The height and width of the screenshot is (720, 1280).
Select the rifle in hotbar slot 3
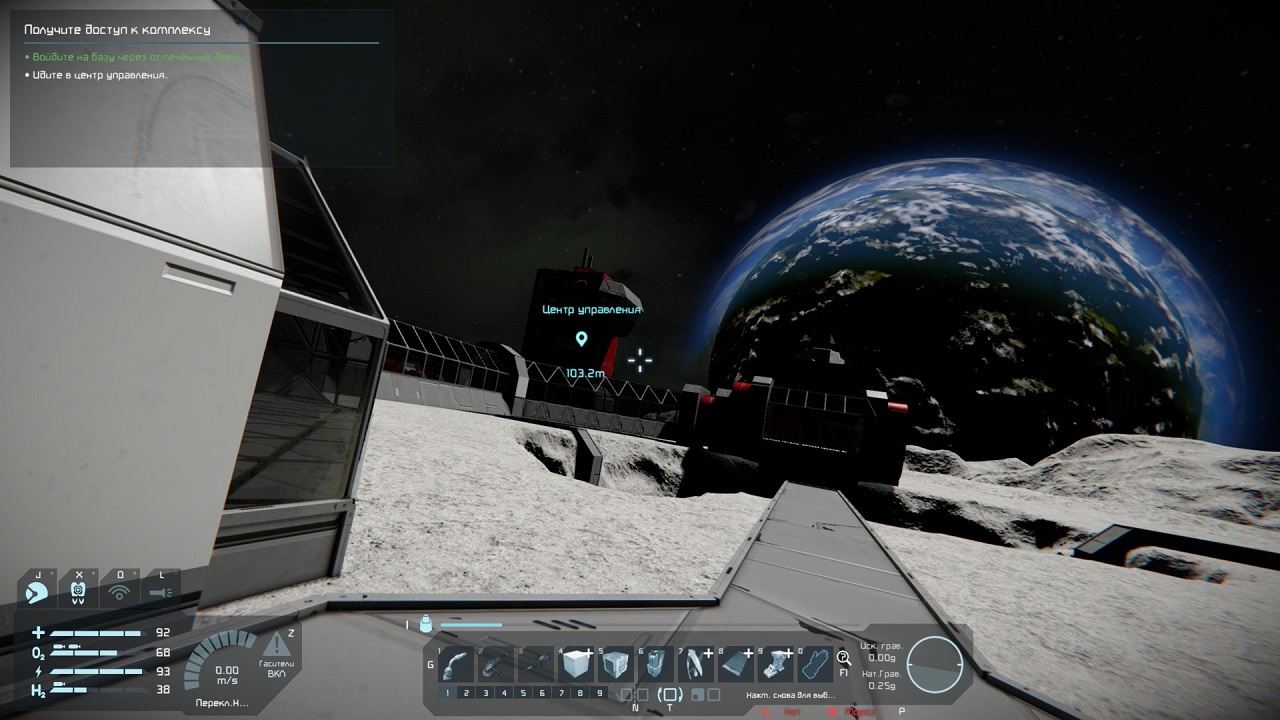[x=535, y=663]
